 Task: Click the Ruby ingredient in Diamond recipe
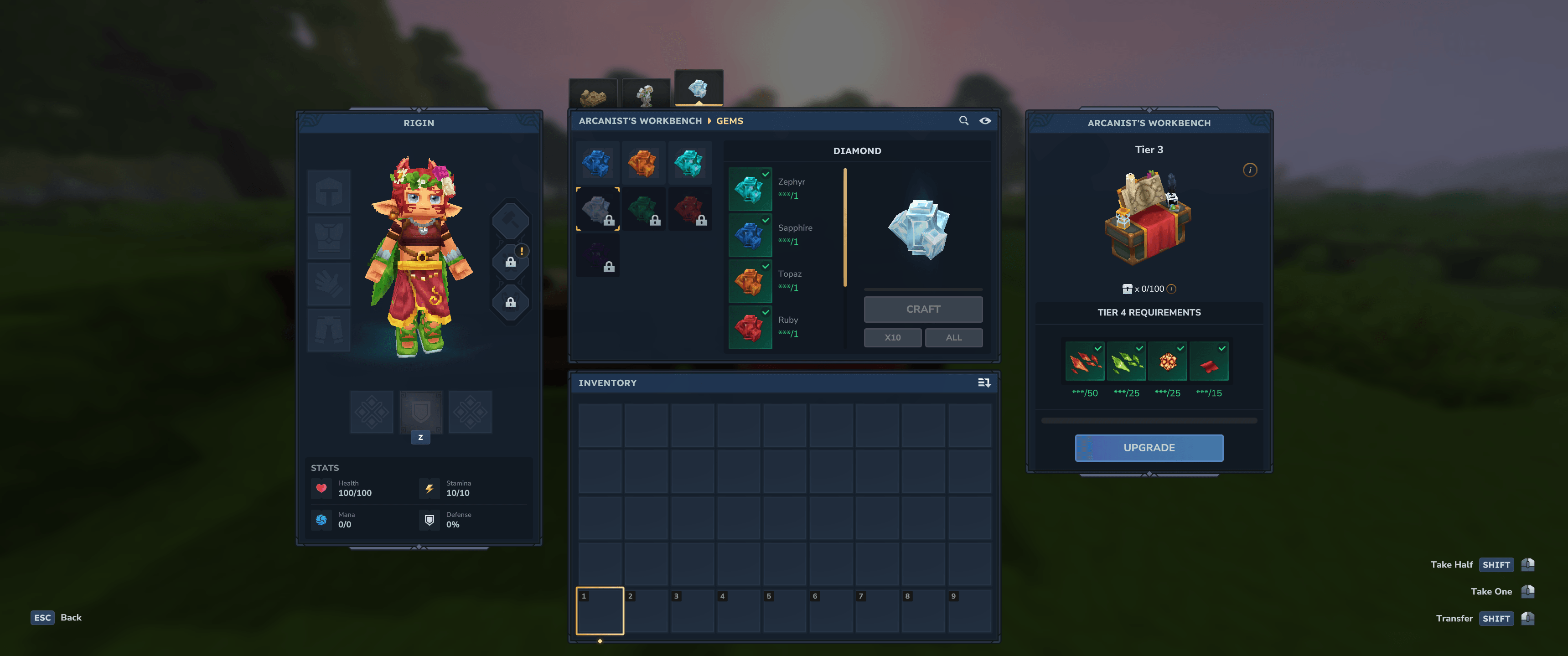coord(750,327)
